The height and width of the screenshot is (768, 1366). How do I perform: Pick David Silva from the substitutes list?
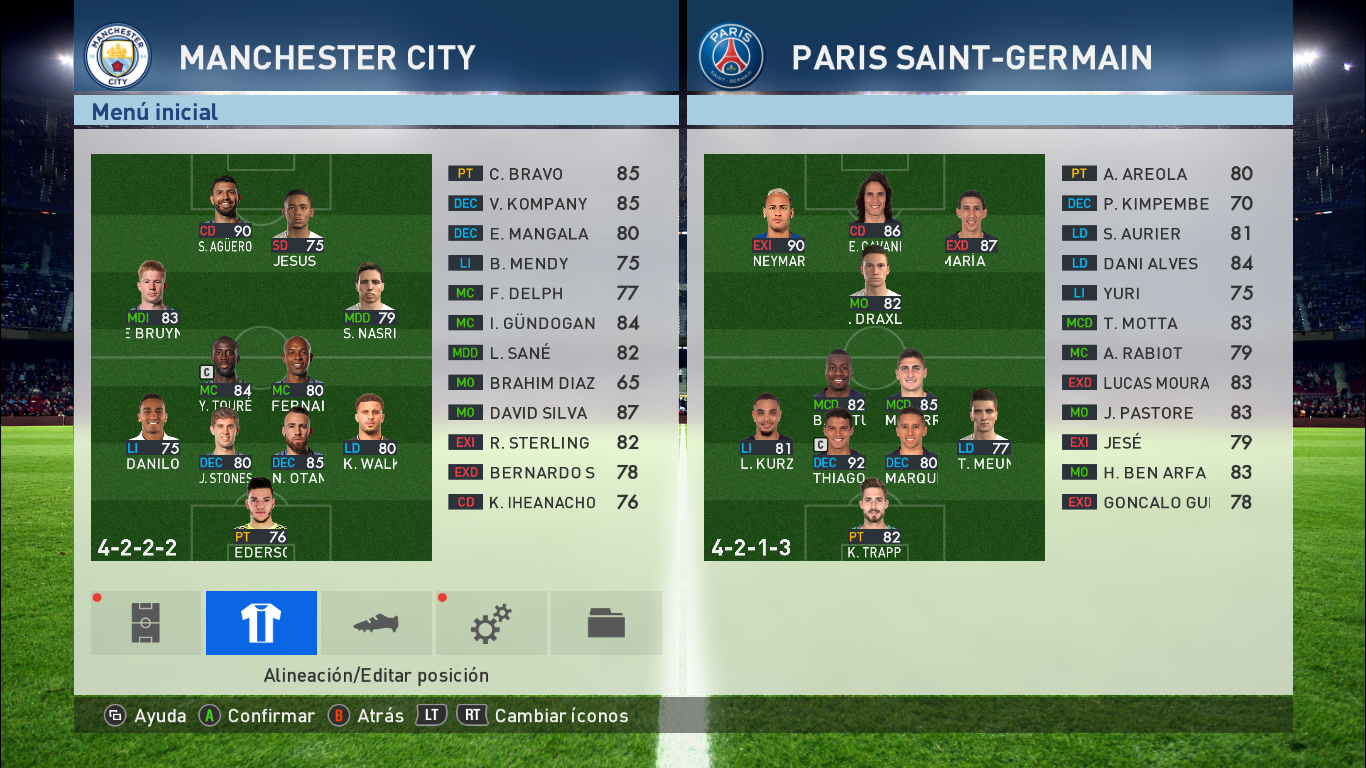click(x=543, y=413)
